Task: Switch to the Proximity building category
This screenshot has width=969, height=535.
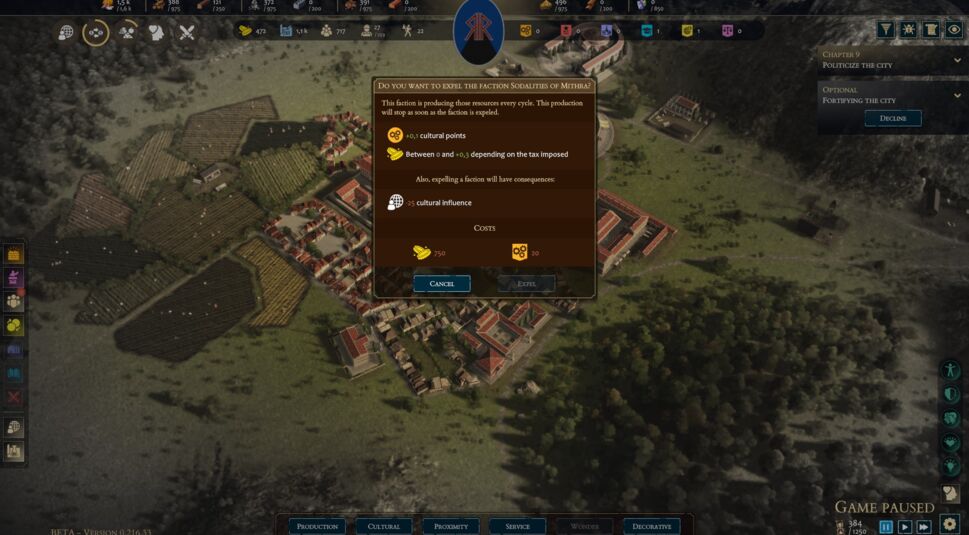Action: click(451, 526)
